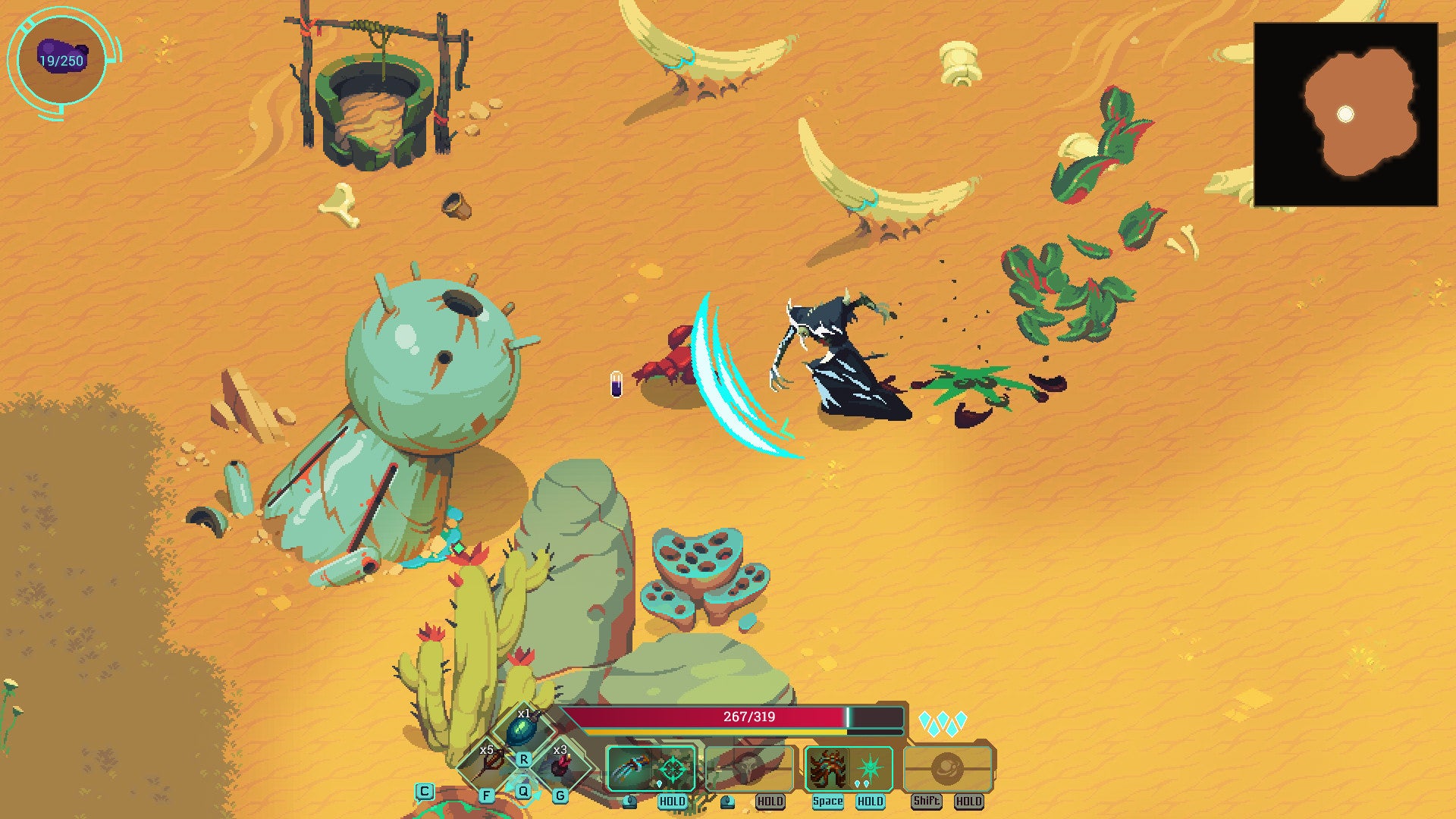Click the C keybind slot on the far left
The image size is (1456, 819).
pyautogui.click(x=424, y=792)
